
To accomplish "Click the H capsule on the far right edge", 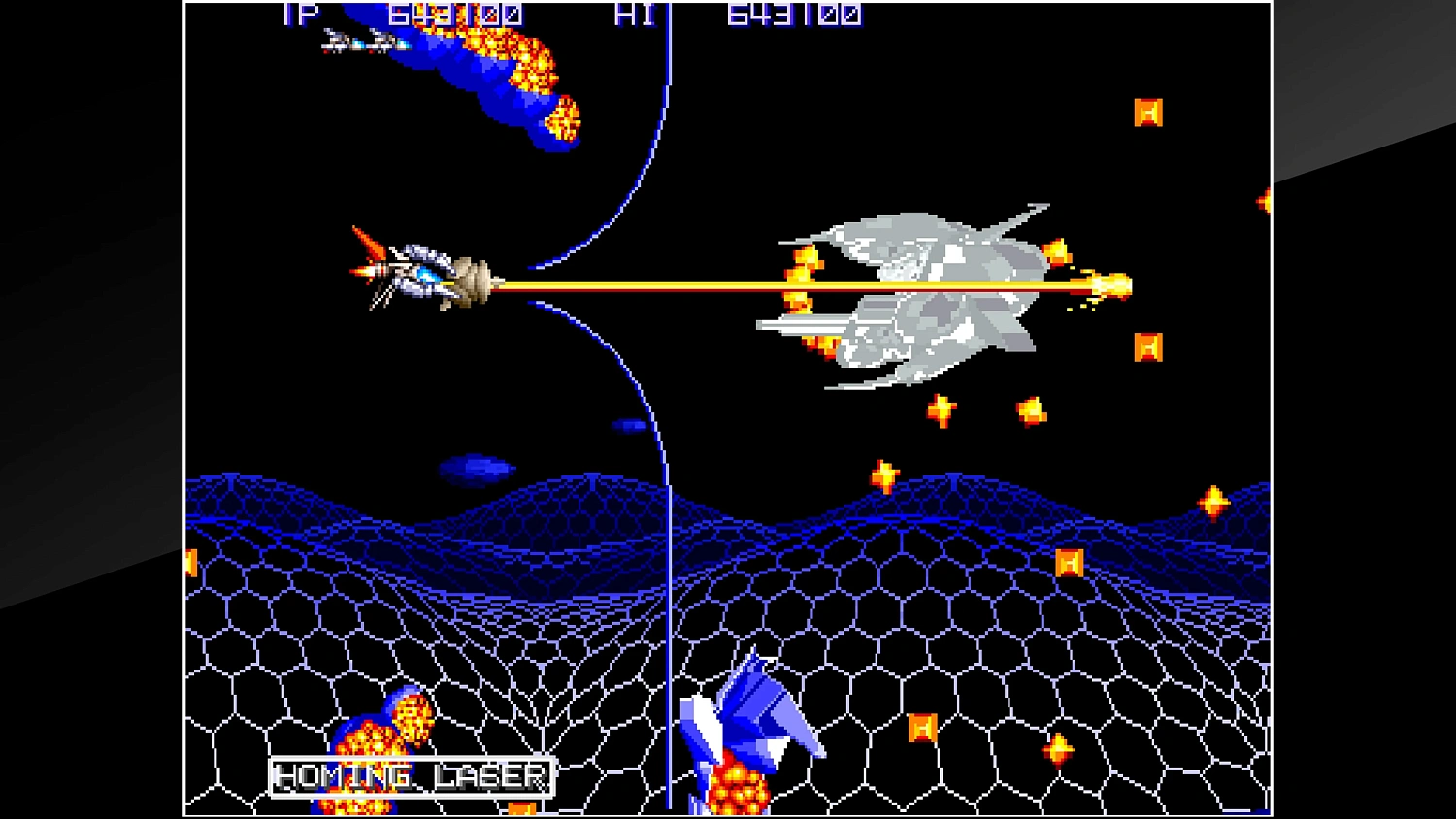I will [x=1263, y=201].
